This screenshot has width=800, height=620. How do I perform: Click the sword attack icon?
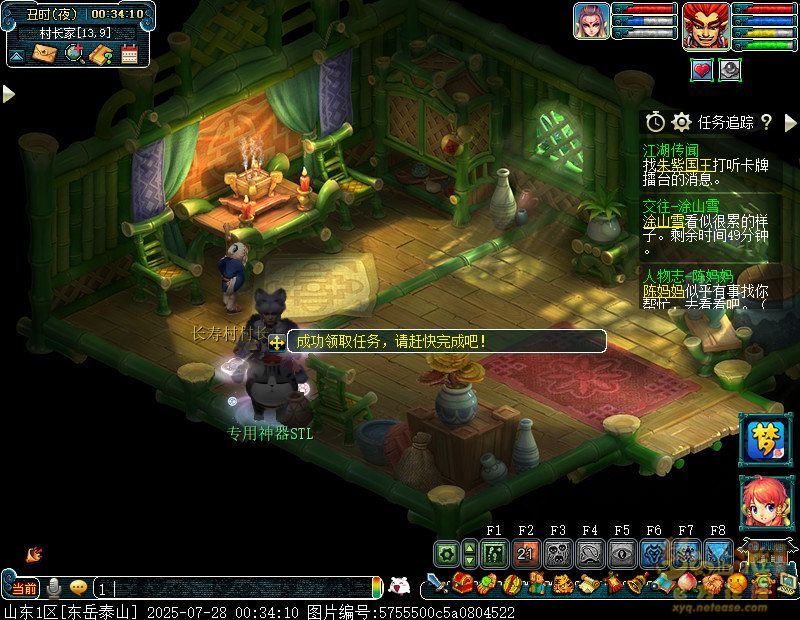coord(435,583)
